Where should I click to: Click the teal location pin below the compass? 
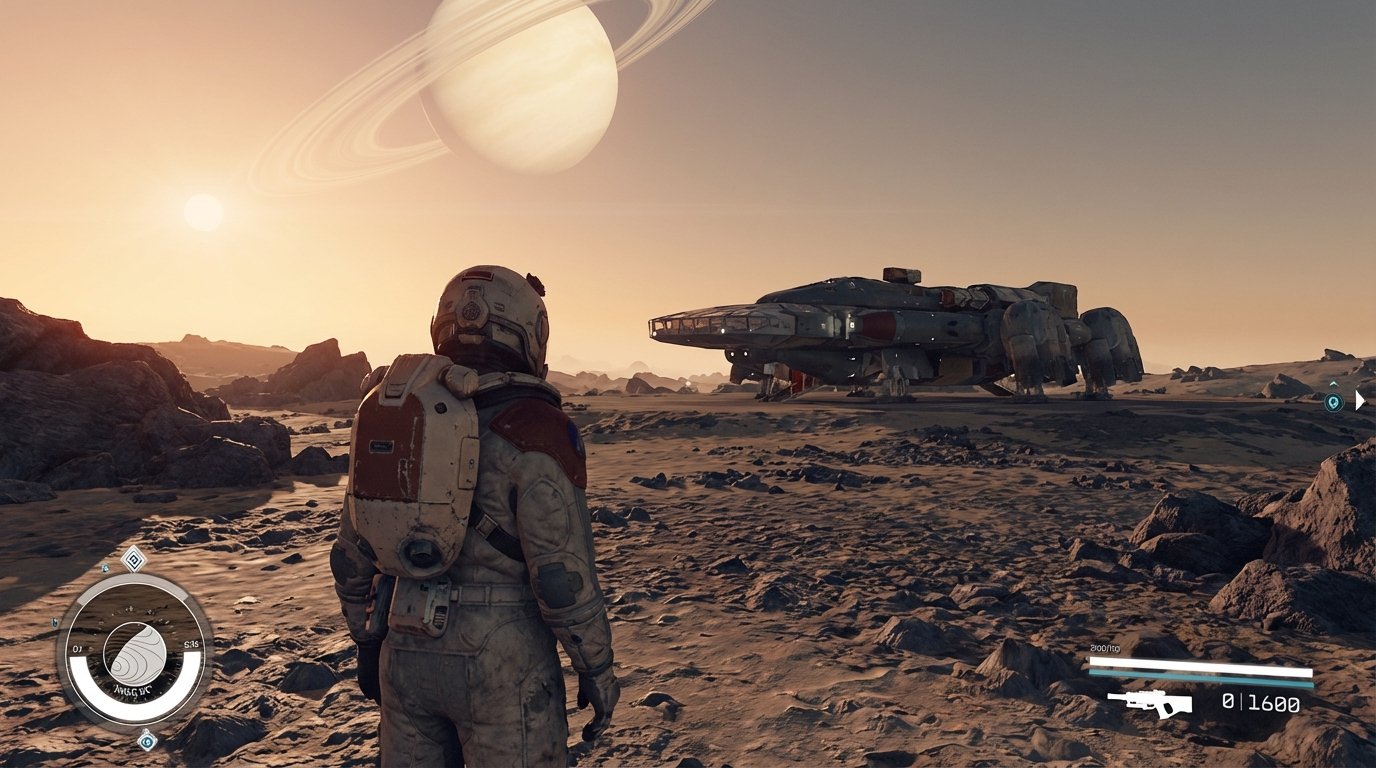147,742
